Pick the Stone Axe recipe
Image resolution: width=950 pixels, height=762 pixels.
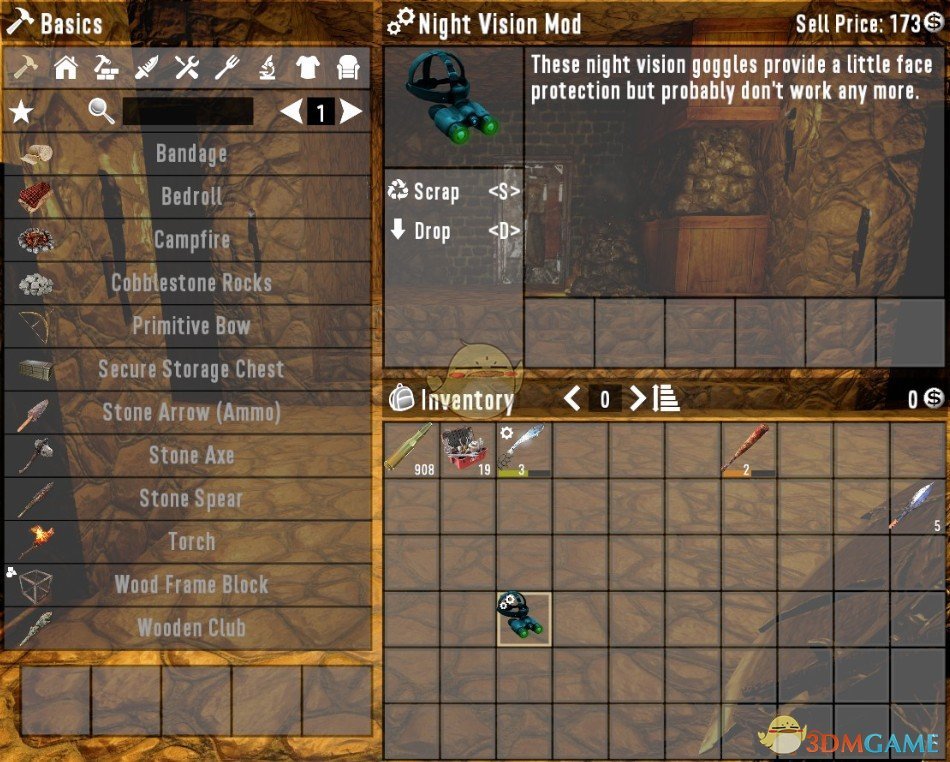point(190,455)
